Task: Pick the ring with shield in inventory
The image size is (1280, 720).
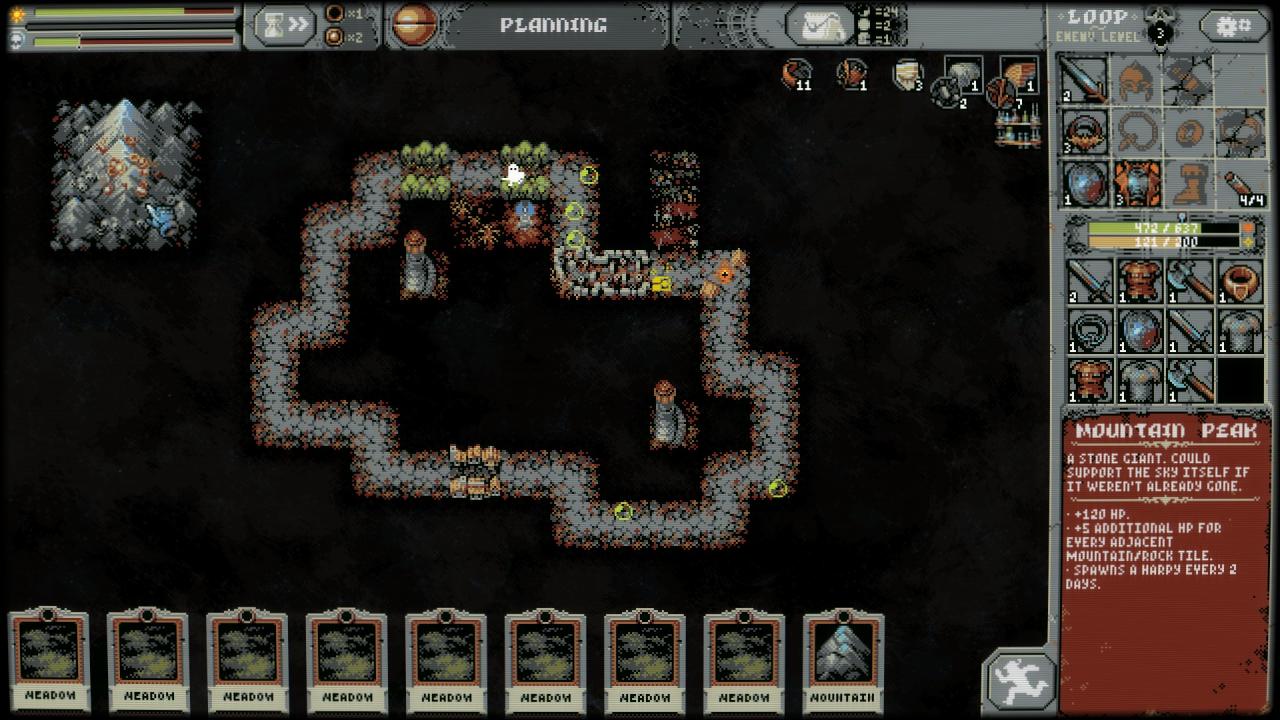Action: click(1241, 282)
